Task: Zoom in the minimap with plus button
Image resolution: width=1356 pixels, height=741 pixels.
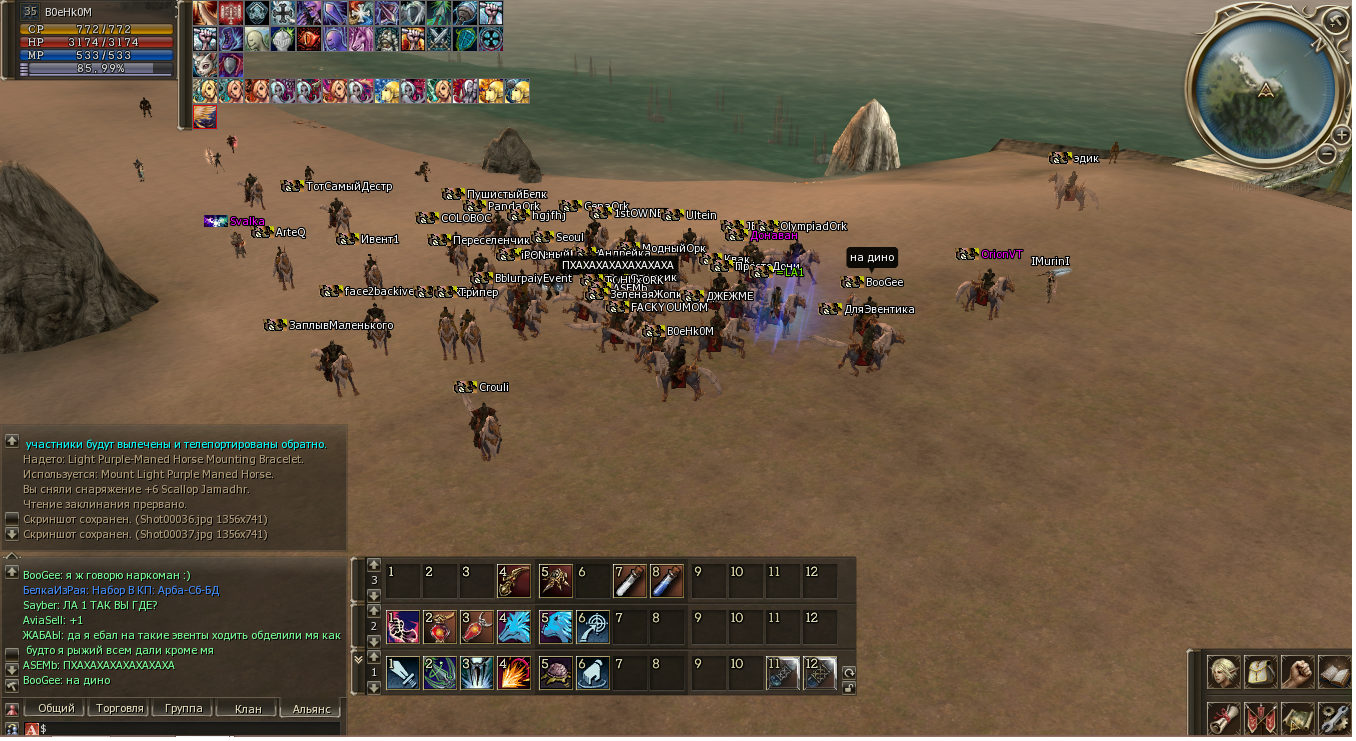Action: [1340, 134]
